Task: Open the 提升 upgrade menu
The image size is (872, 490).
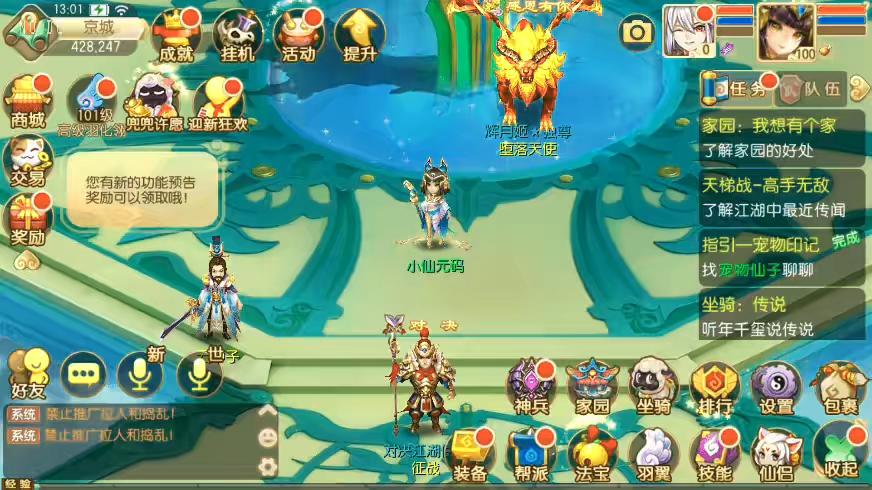Action: (359, 37)
